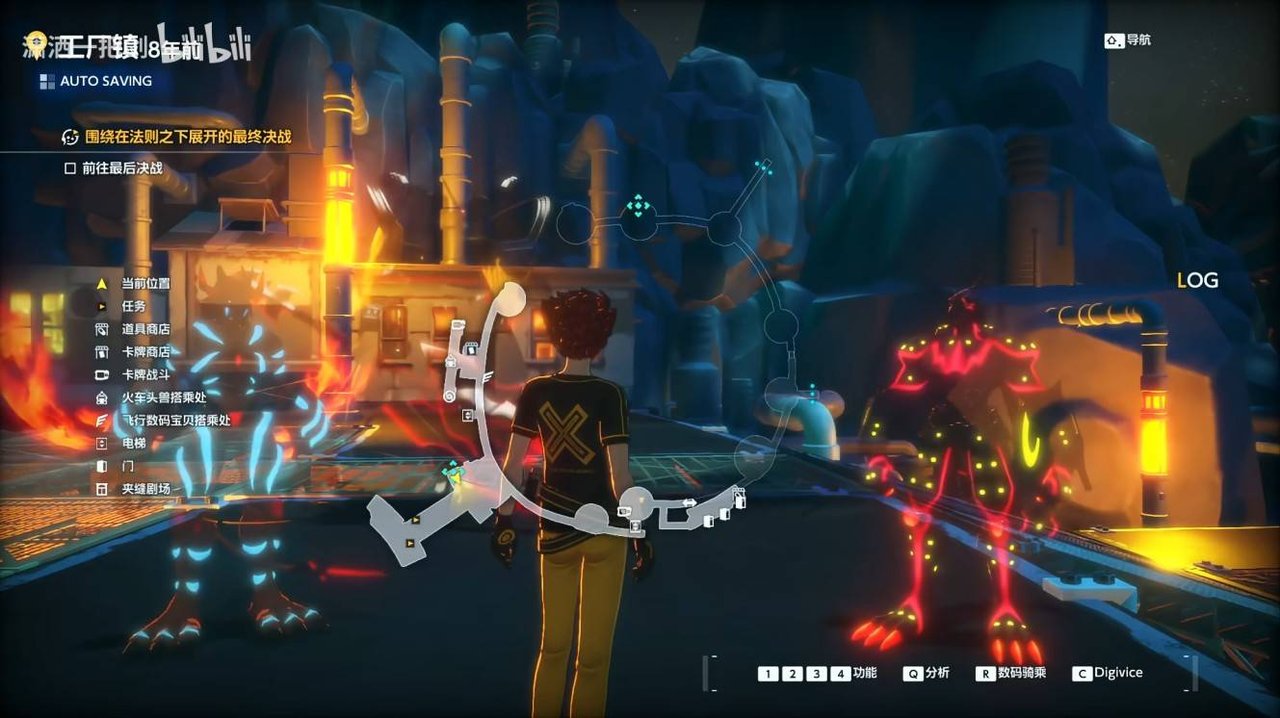The width and height of the screenshot is (1280, 718).
Task: Open the 围绕在法则之下展开的最终决战 quest tracker
Action: tap(187, 136)
